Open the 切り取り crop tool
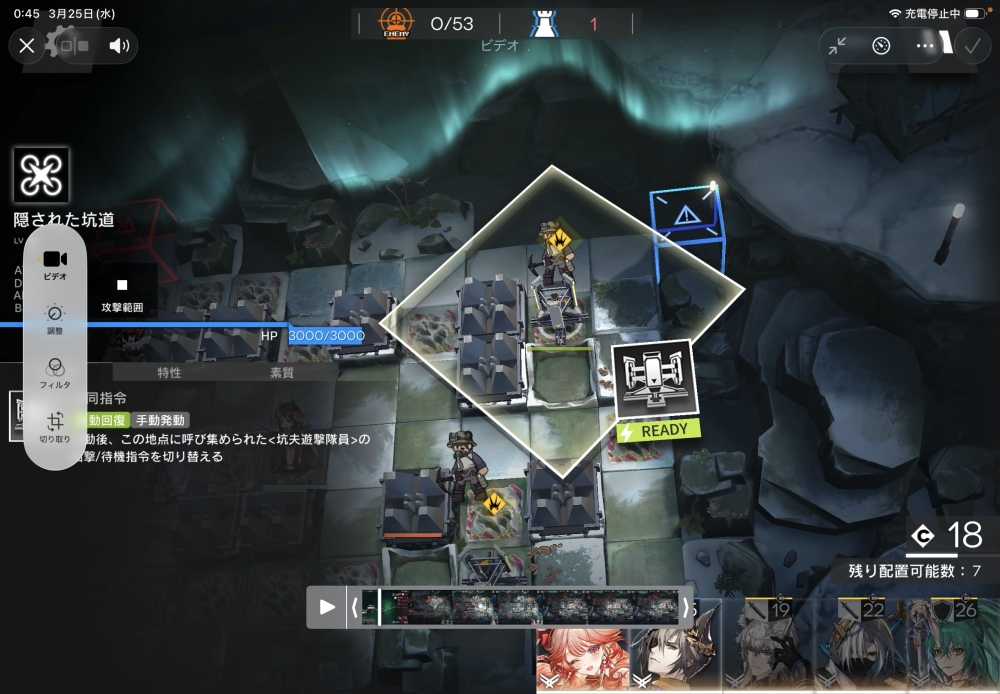 coord(55,426)
